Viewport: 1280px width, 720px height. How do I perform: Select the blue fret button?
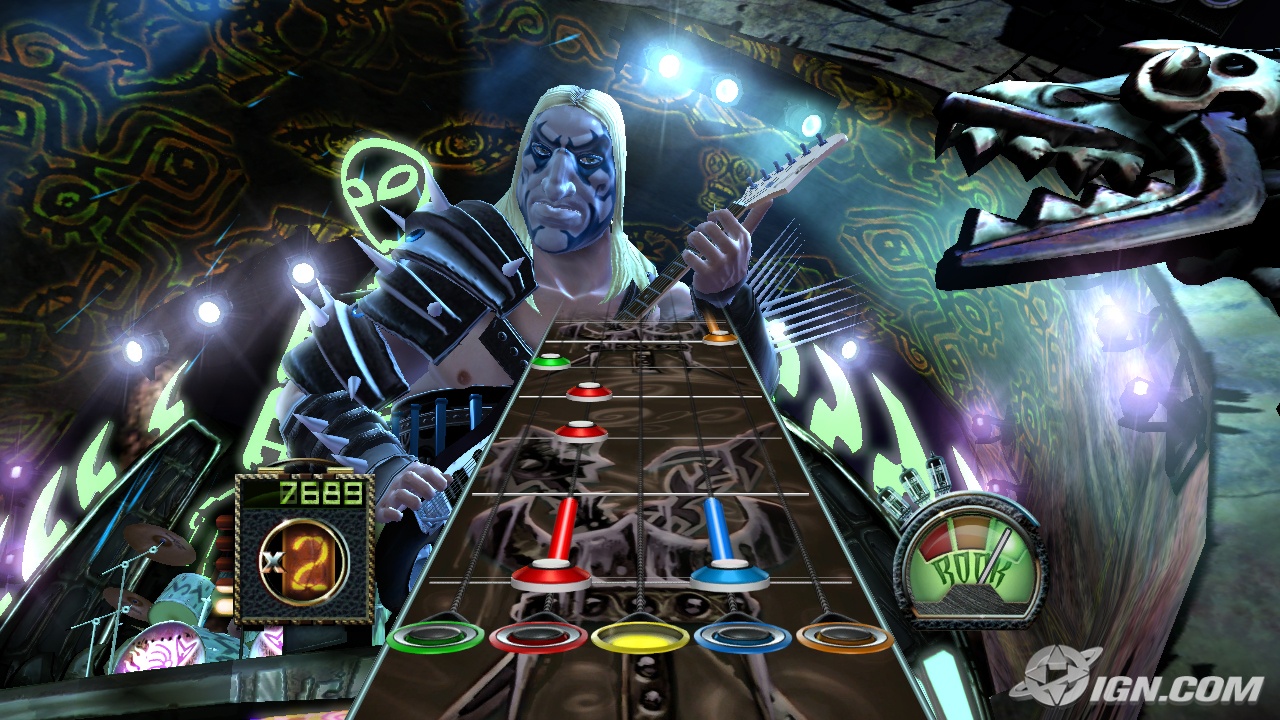[744, 636]
